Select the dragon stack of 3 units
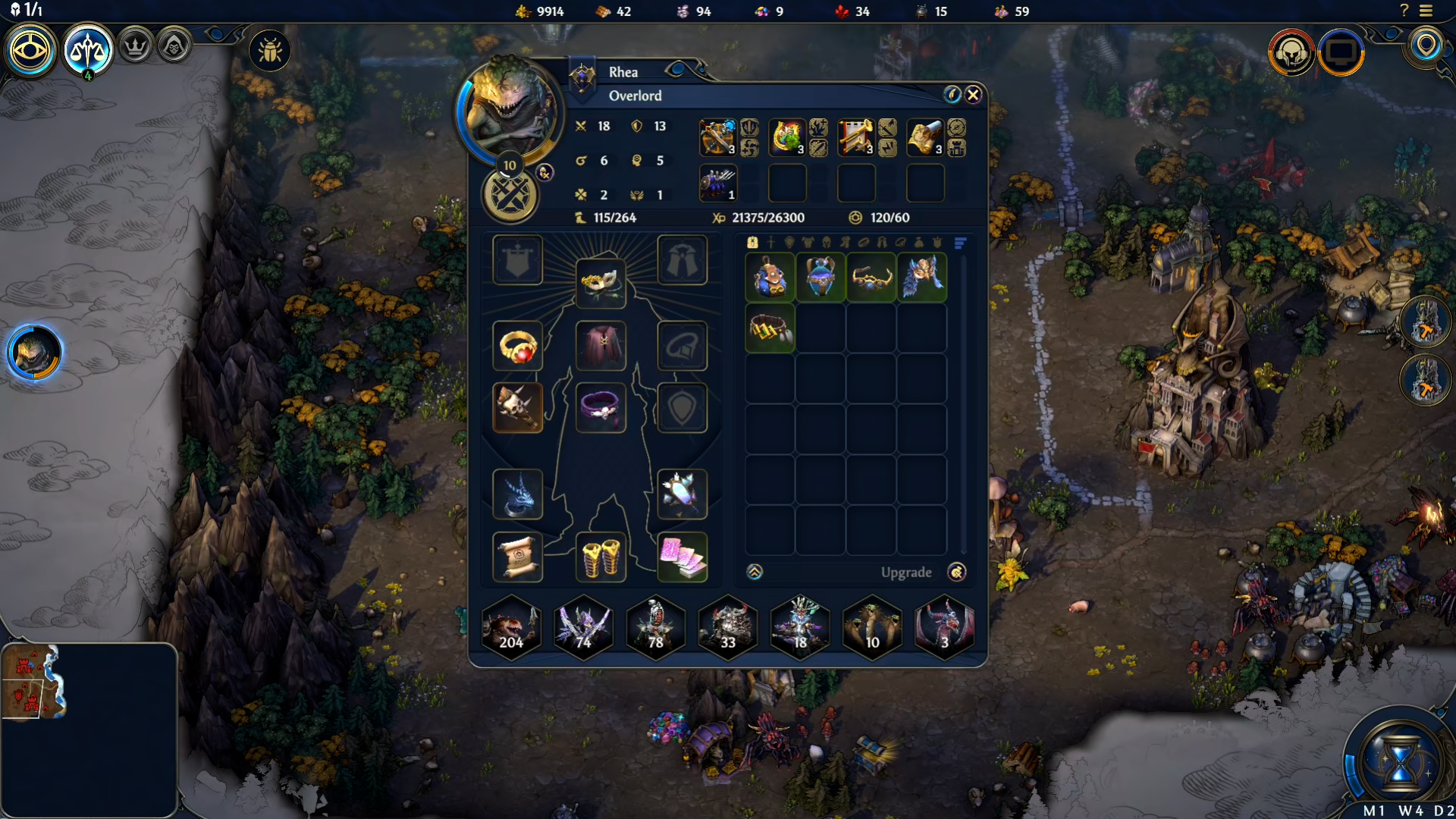 (944, 628)
